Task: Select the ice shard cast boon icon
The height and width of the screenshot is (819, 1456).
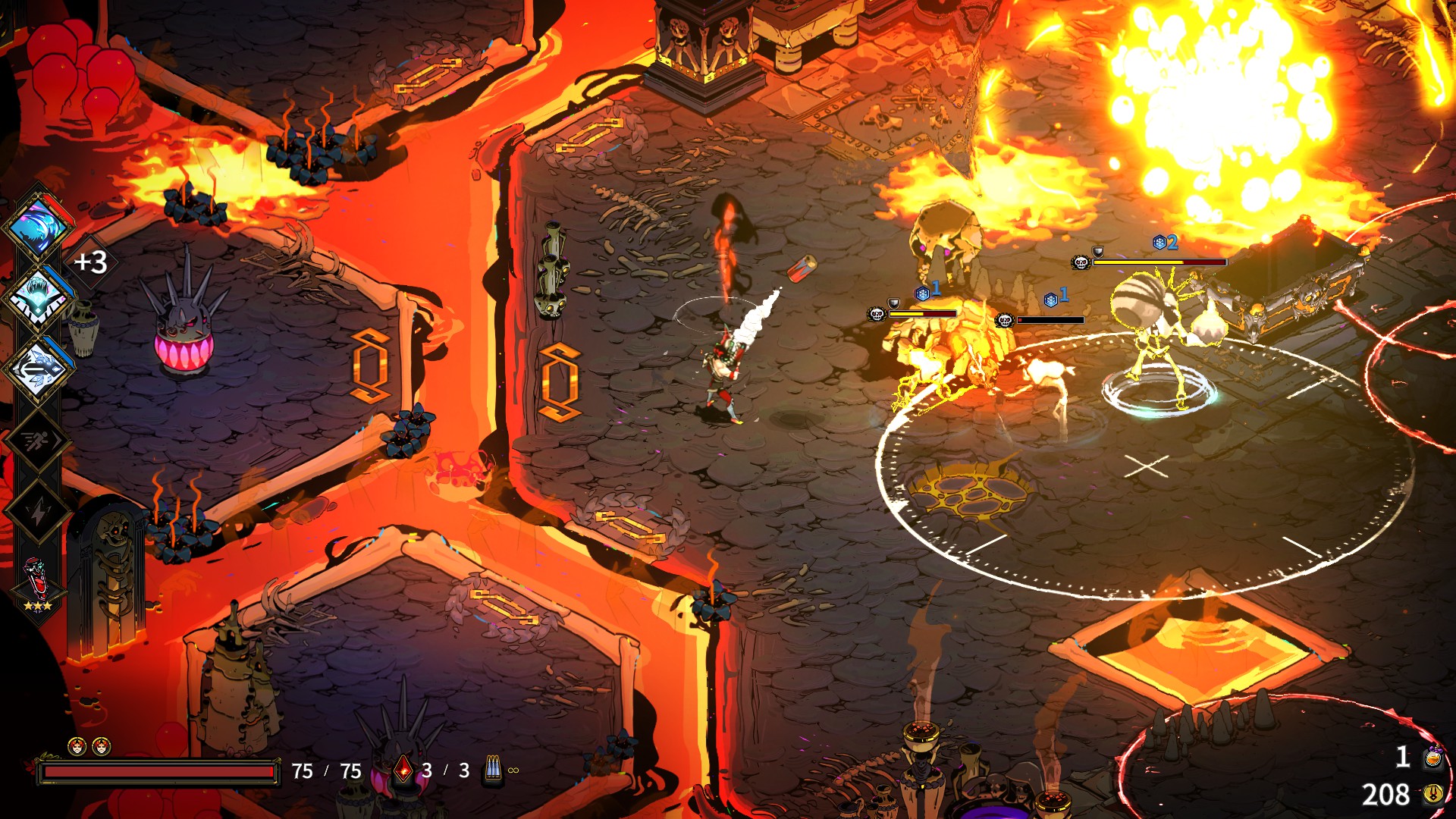Action: (x=38, y=369)
